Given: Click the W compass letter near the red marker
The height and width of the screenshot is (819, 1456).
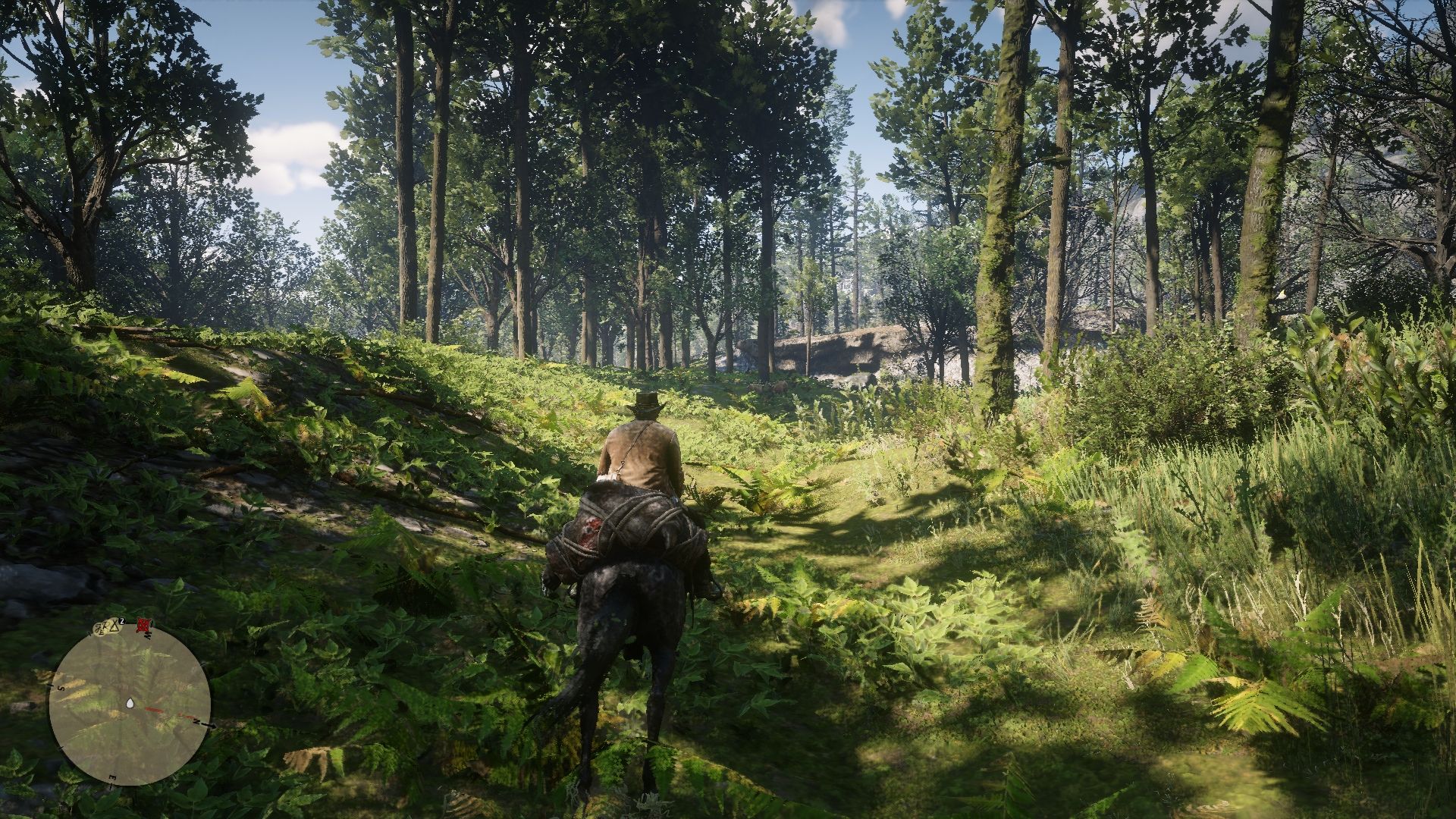Looking at the screenshot, I should point(149,635).
